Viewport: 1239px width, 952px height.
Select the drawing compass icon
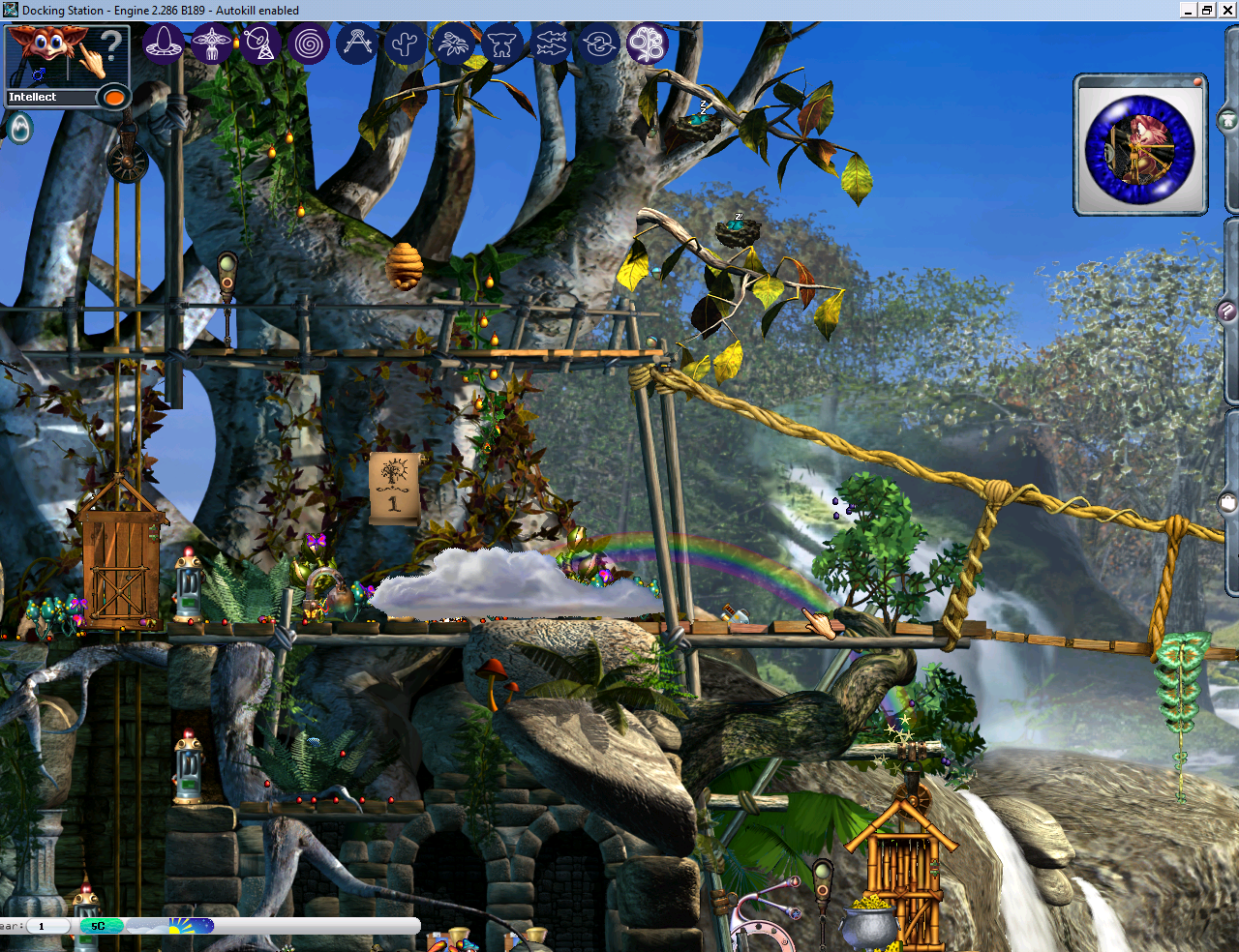(x=357, y=44)
